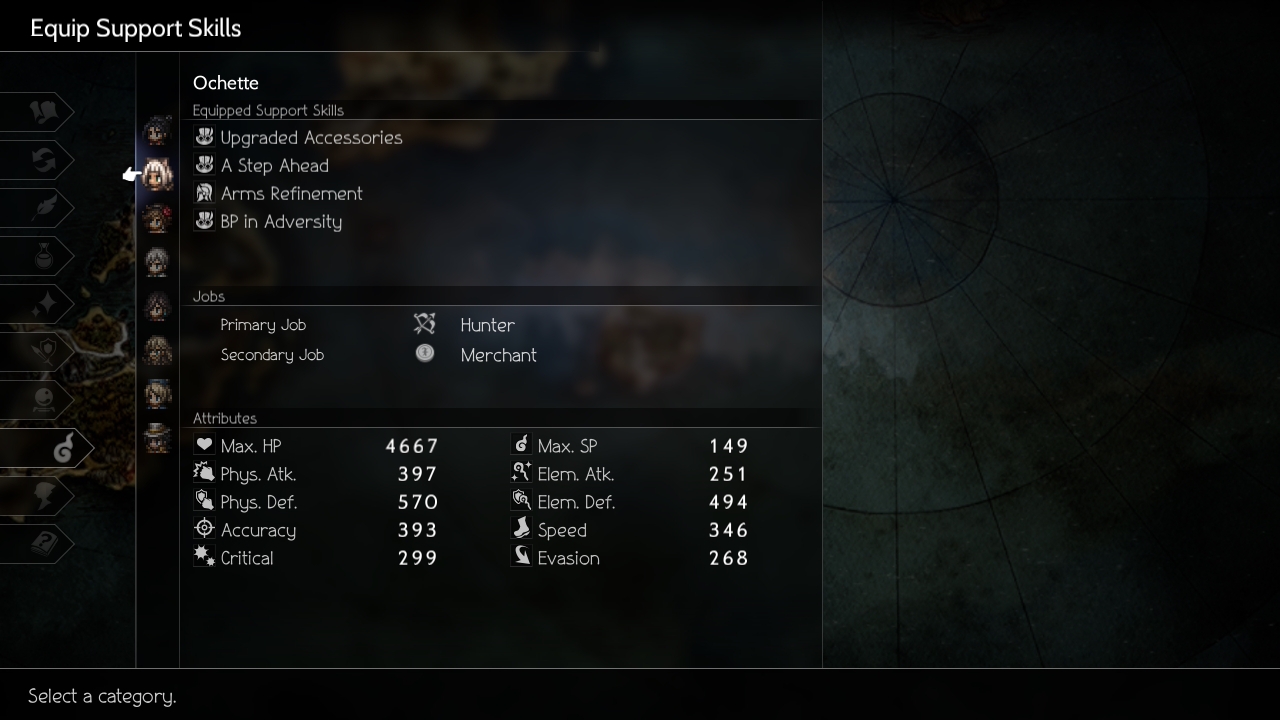Choose the A Step Ahead skill row

tap(274, 166)
